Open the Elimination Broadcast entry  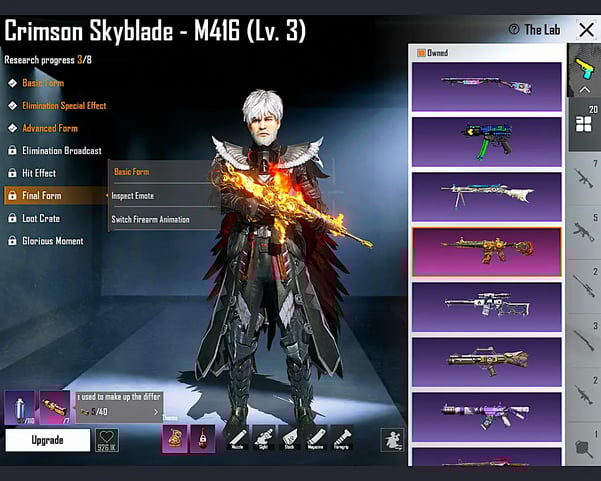click(x=61, y=151)
